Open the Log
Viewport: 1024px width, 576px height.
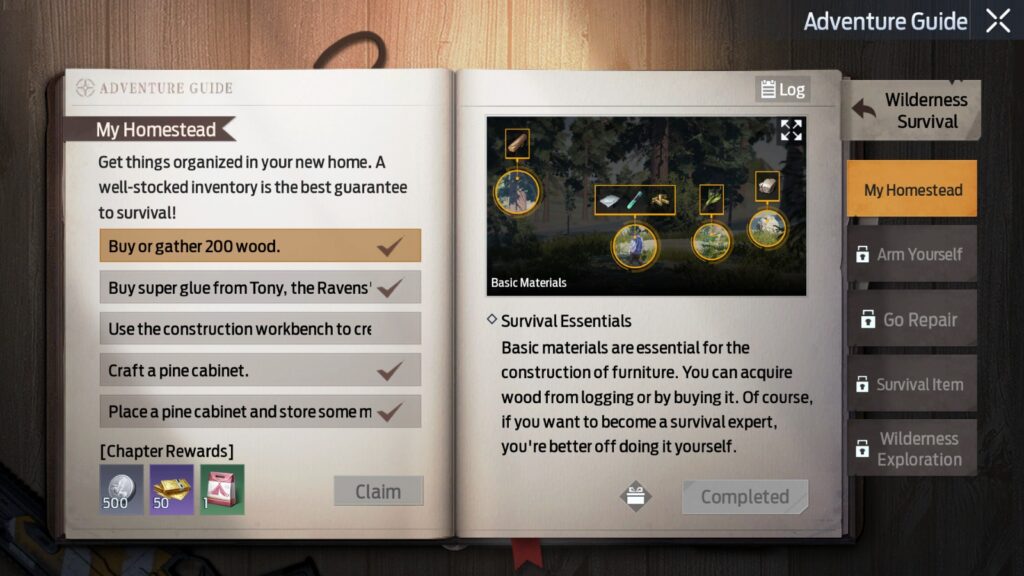pyautogui.click(x=782, y=90)
